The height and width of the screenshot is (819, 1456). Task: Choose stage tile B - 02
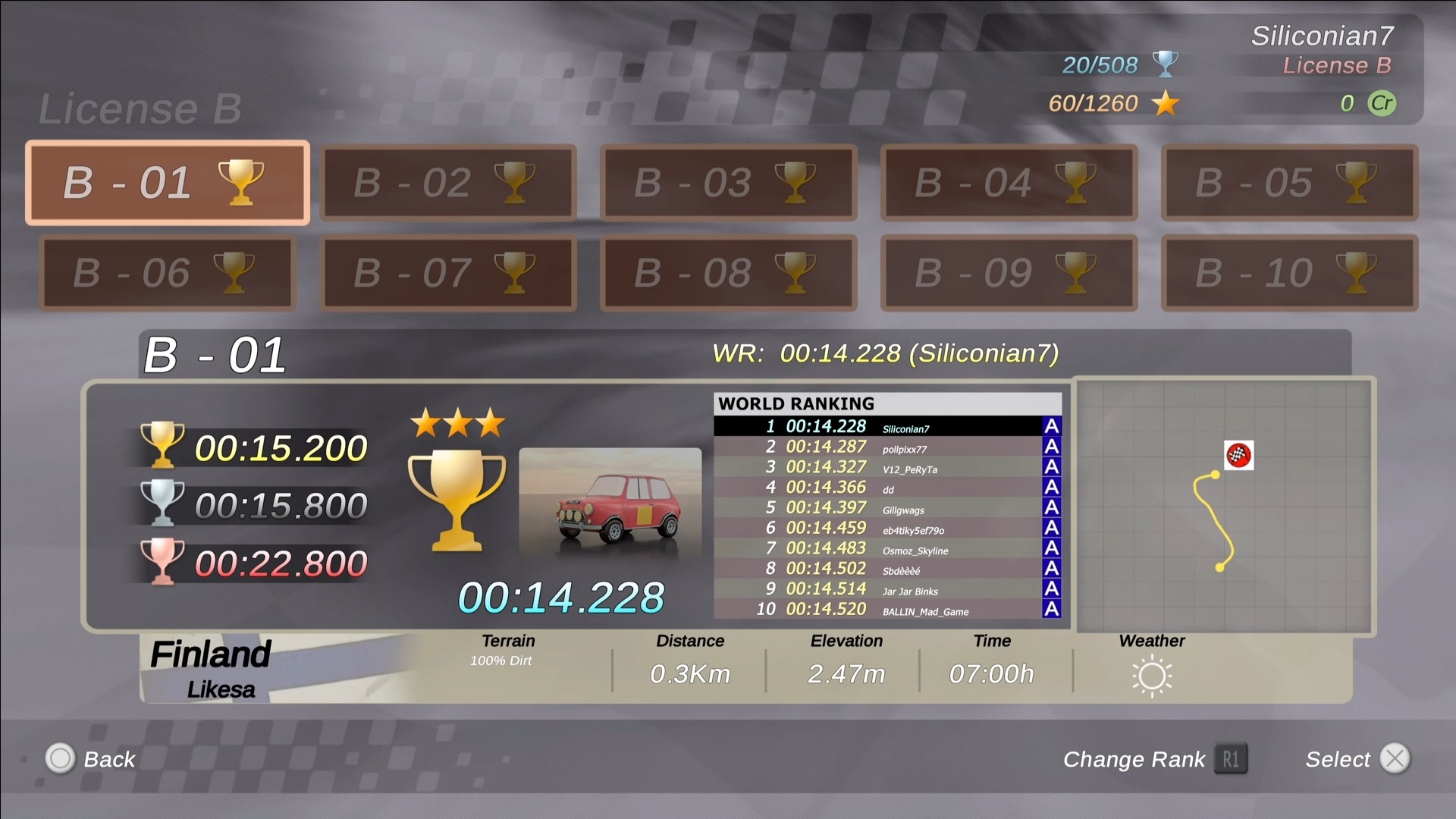tap(447, 183)
